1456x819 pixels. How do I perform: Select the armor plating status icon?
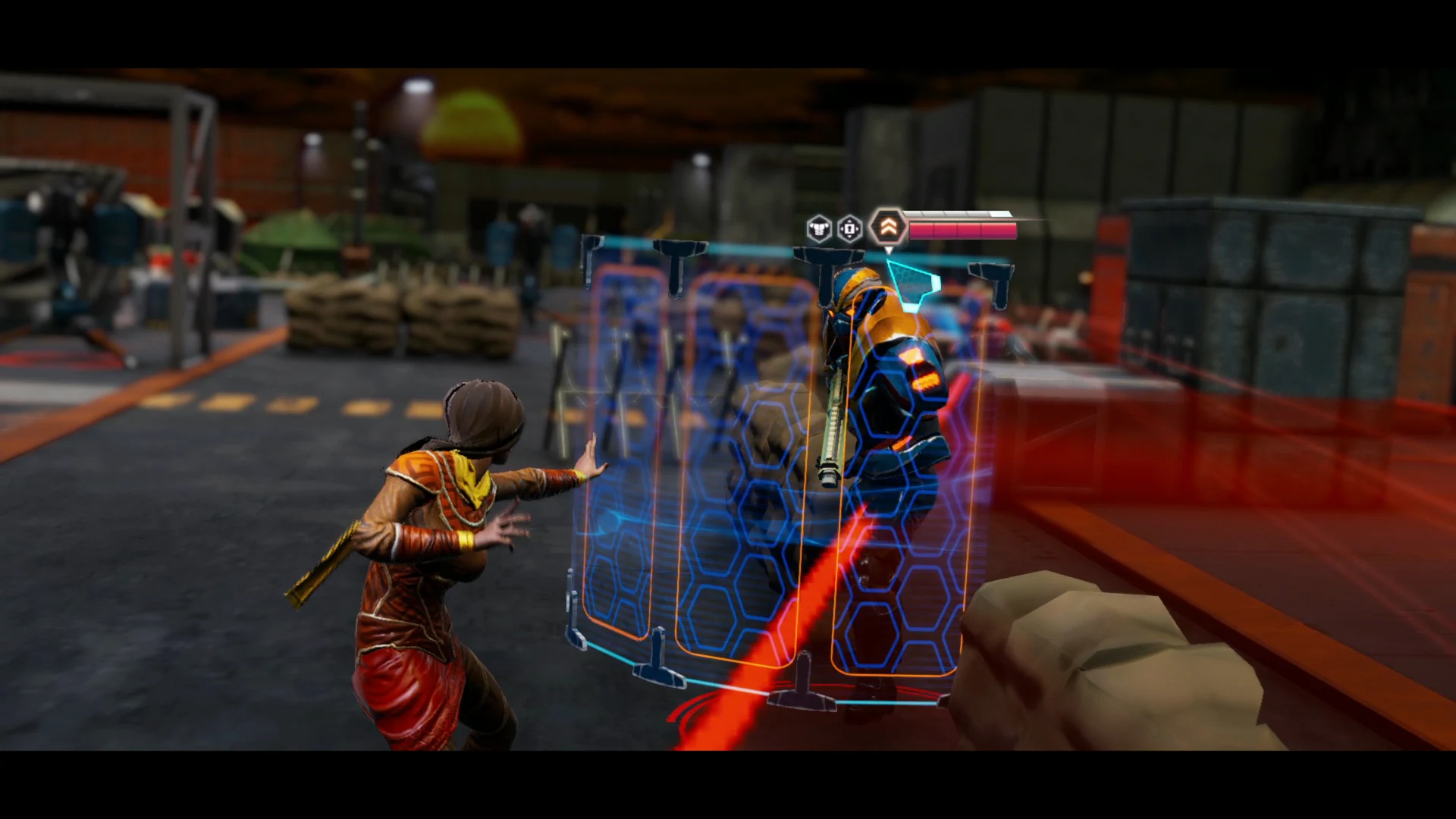[819, 228]
